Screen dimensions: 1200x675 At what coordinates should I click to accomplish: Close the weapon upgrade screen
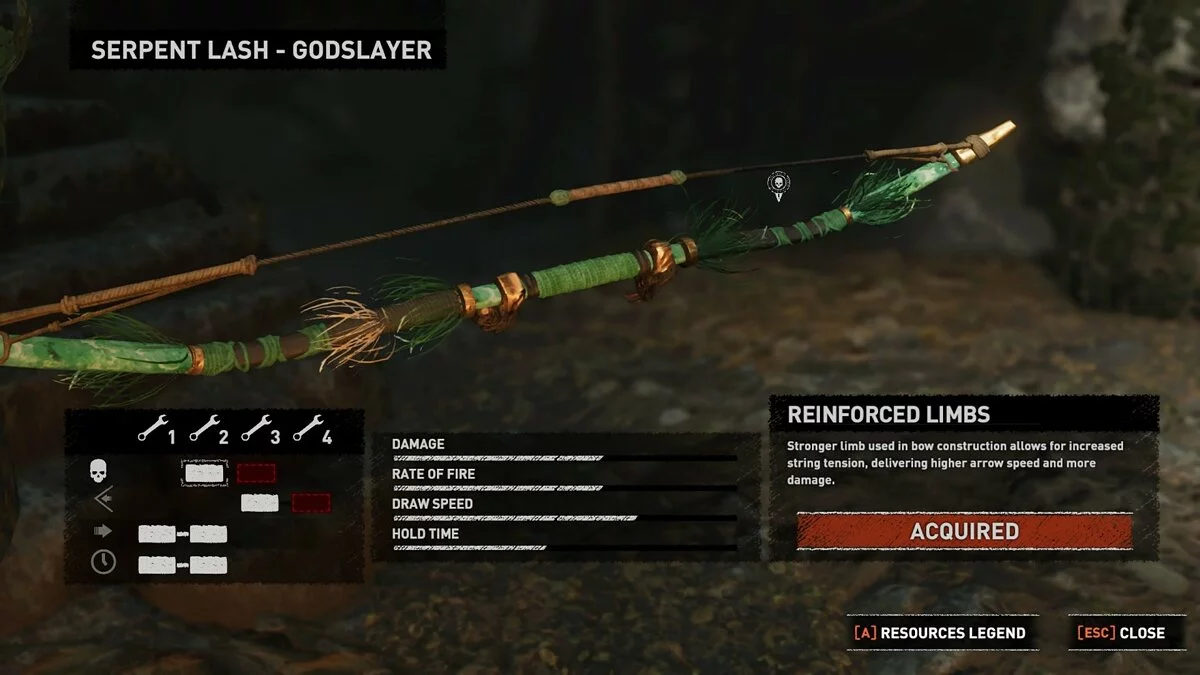(x=1121, y=633)
